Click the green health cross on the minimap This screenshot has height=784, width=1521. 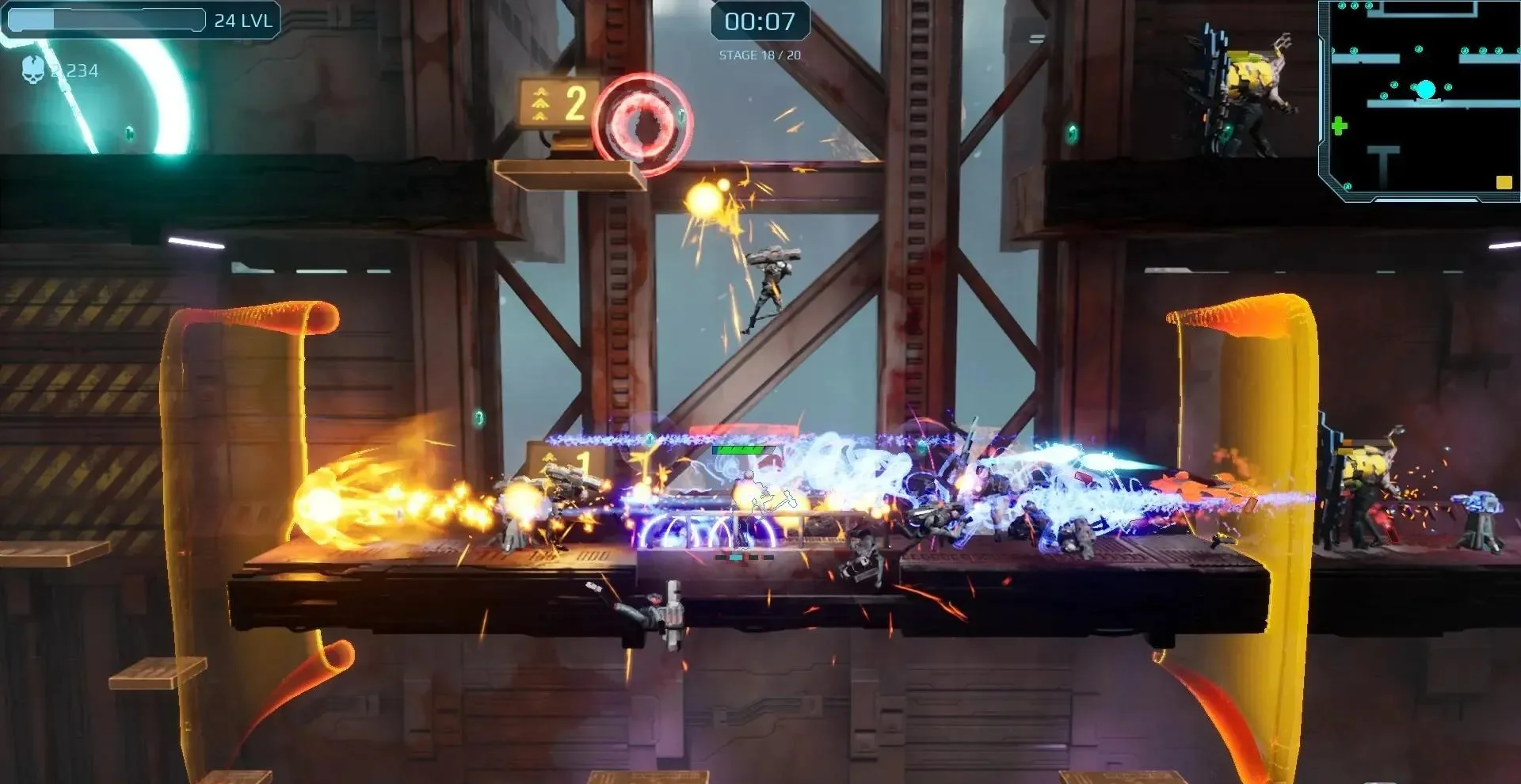(1339, 125)
